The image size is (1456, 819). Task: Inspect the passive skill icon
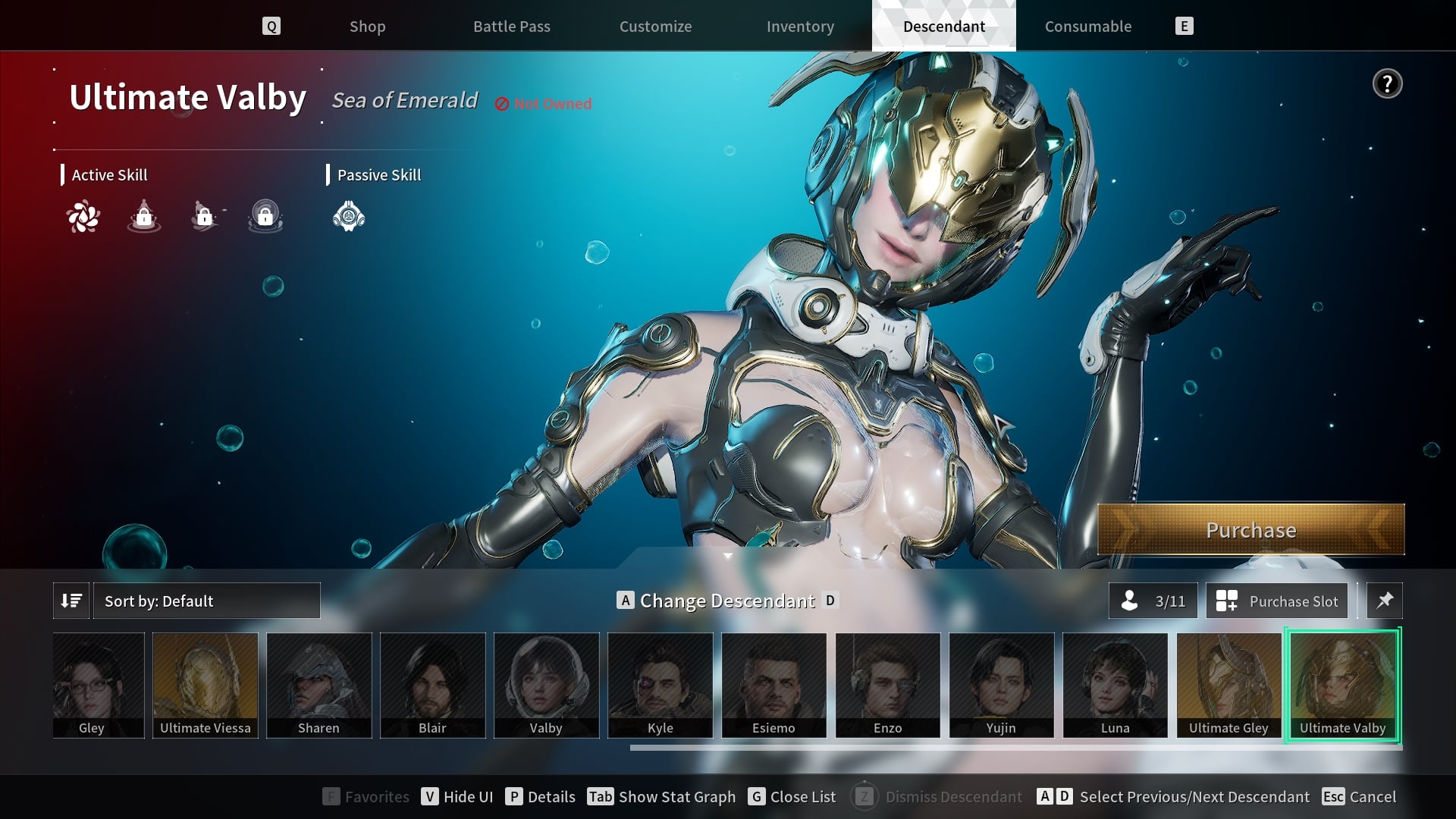[349, 217]
